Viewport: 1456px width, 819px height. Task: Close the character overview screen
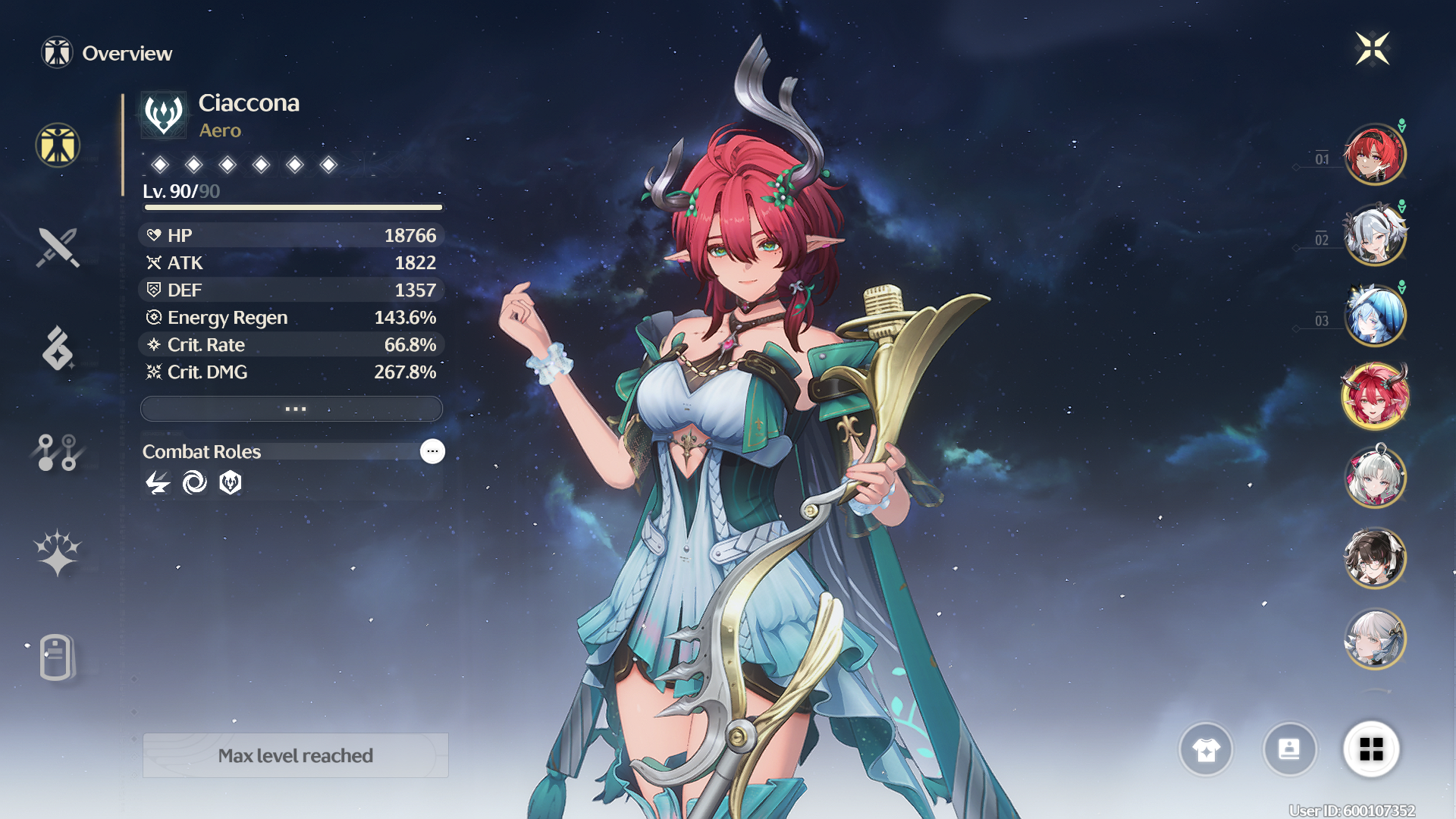click(1372, 49)
